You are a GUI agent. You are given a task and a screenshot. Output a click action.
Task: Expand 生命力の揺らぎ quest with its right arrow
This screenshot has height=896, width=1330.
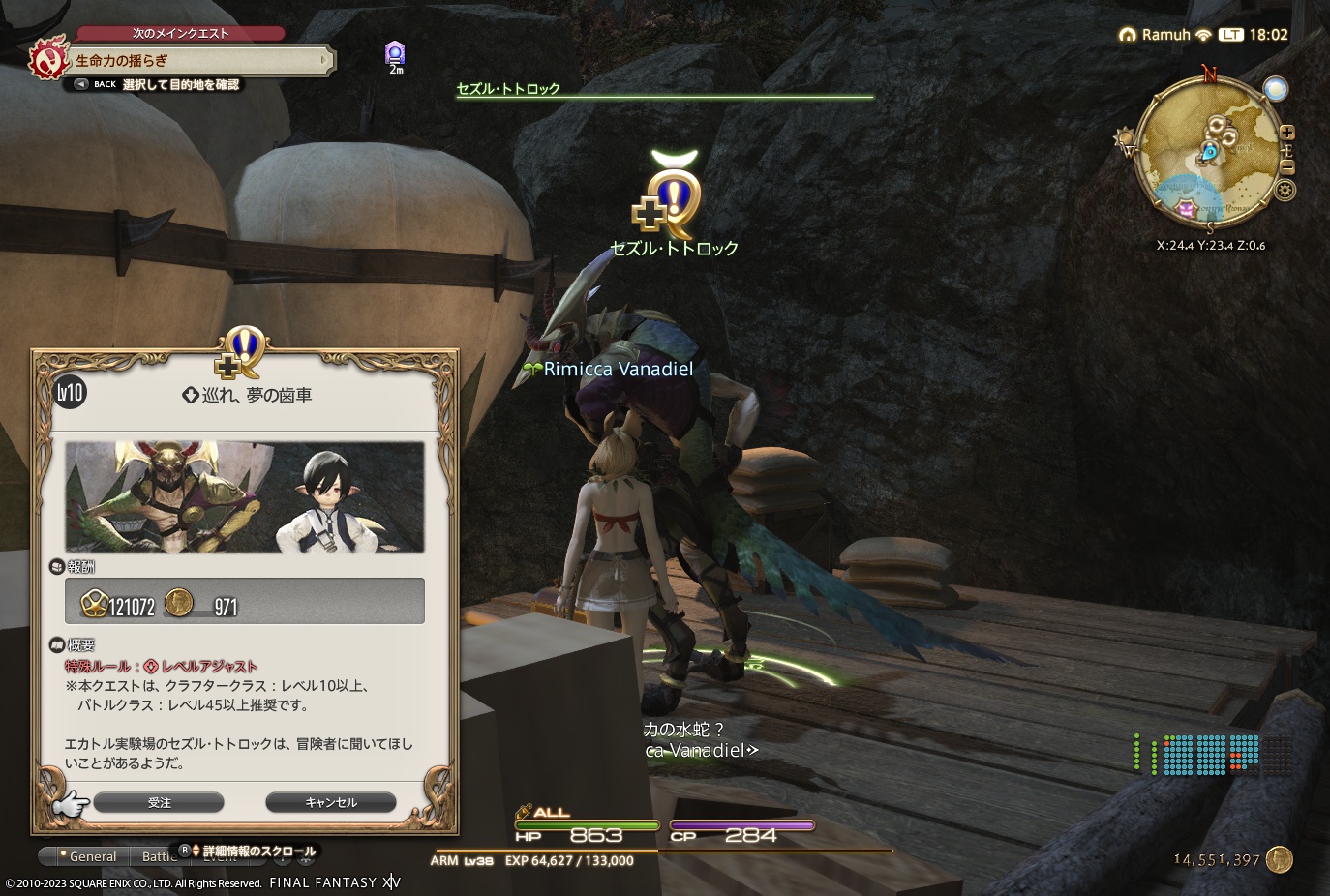coord(324,60)
